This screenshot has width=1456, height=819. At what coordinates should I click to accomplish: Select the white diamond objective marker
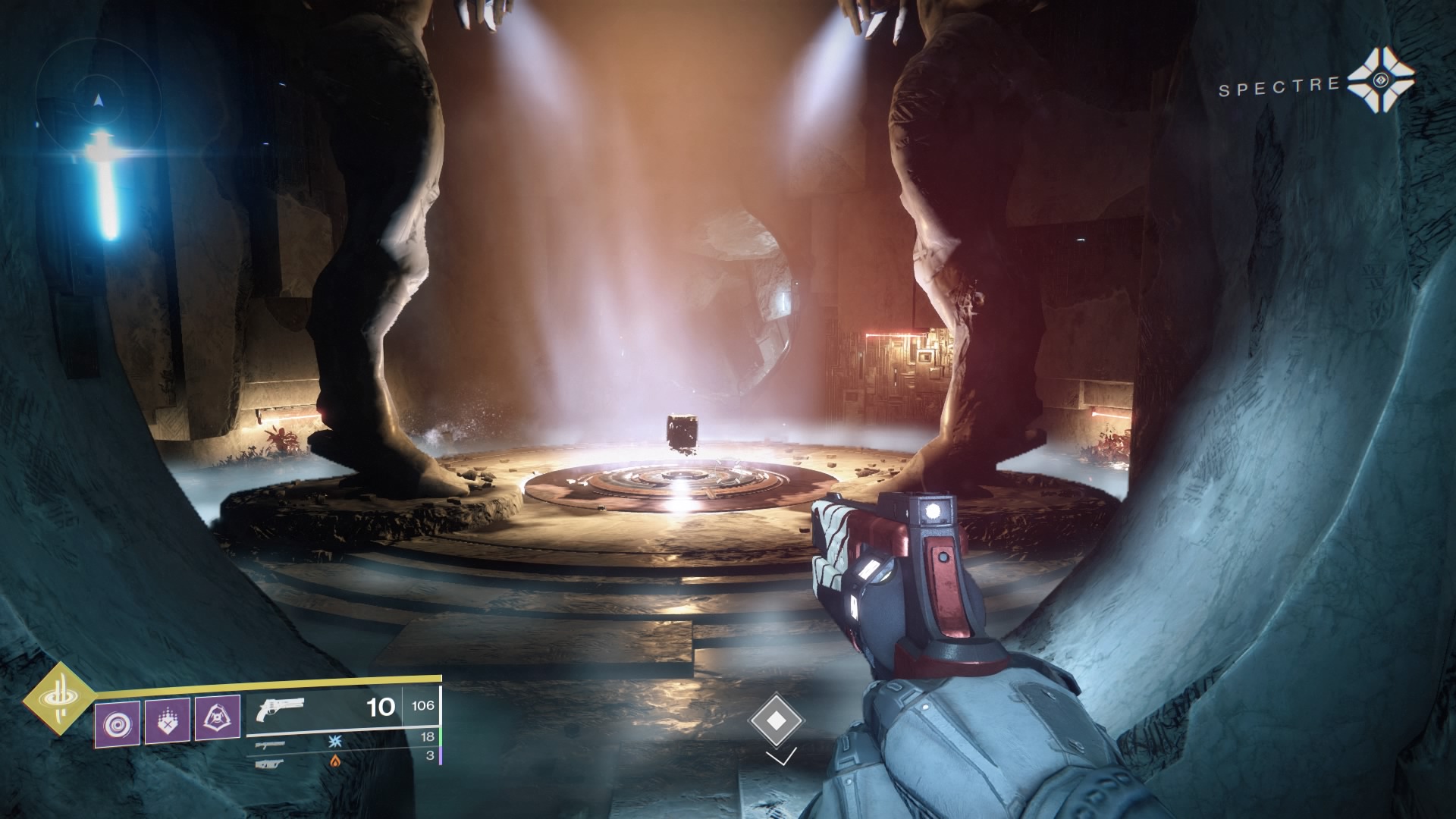(775, 719)
